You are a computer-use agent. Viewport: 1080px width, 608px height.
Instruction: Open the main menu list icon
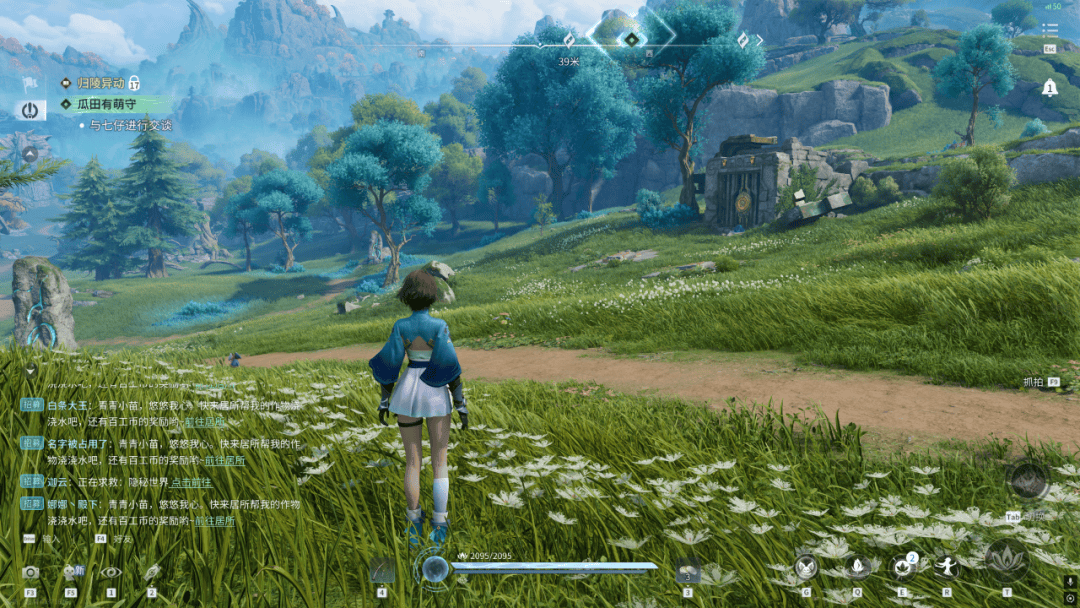tap(1049, 31)
